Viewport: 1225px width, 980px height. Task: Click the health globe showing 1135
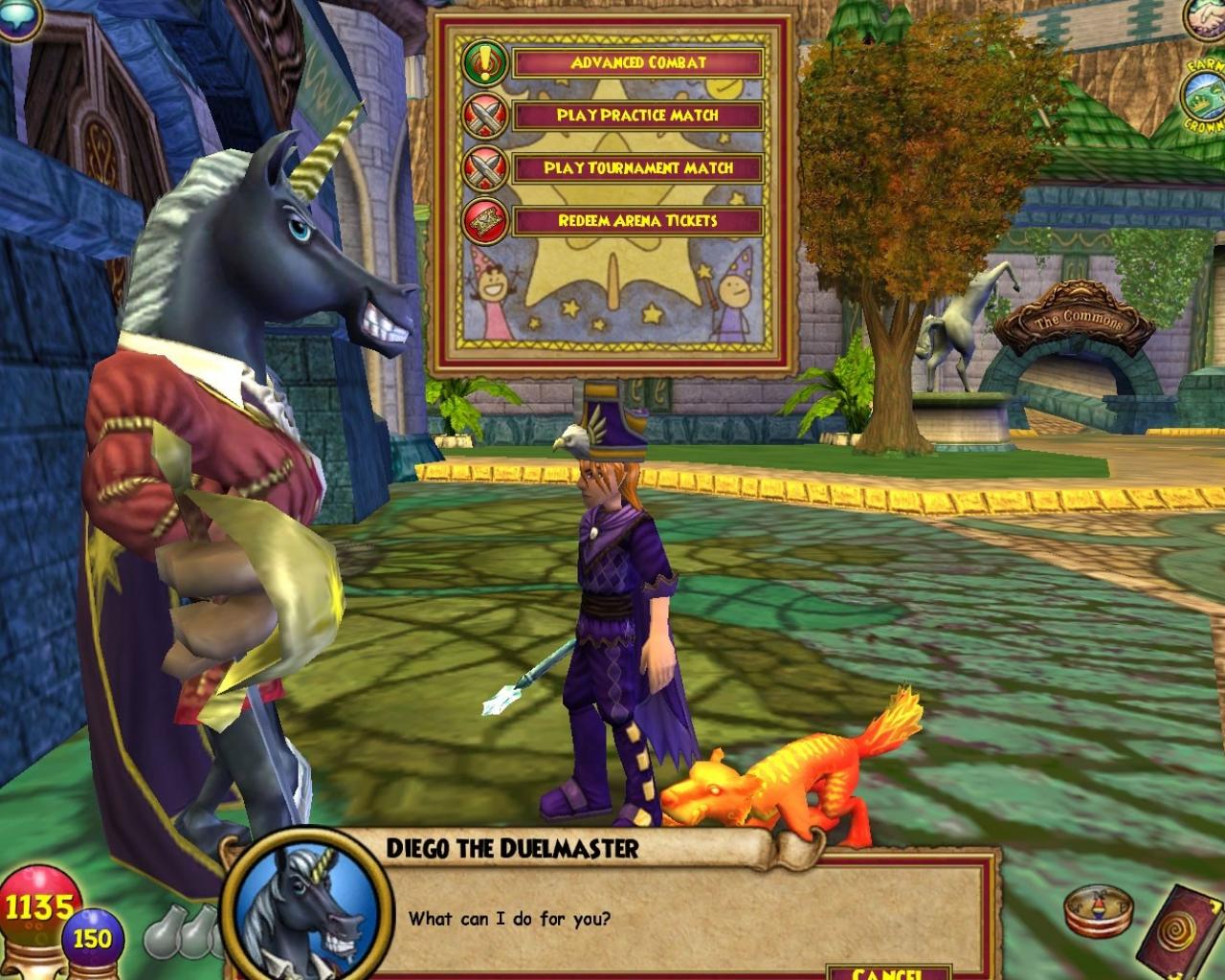pos(37,902)
